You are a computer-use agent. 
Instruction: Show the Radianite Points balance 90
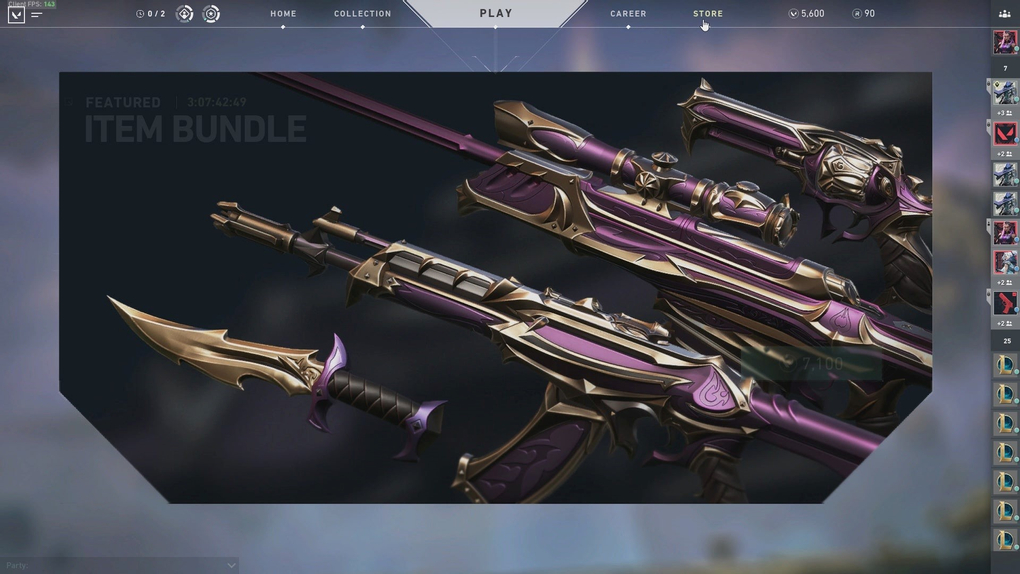tap(863, 14)
